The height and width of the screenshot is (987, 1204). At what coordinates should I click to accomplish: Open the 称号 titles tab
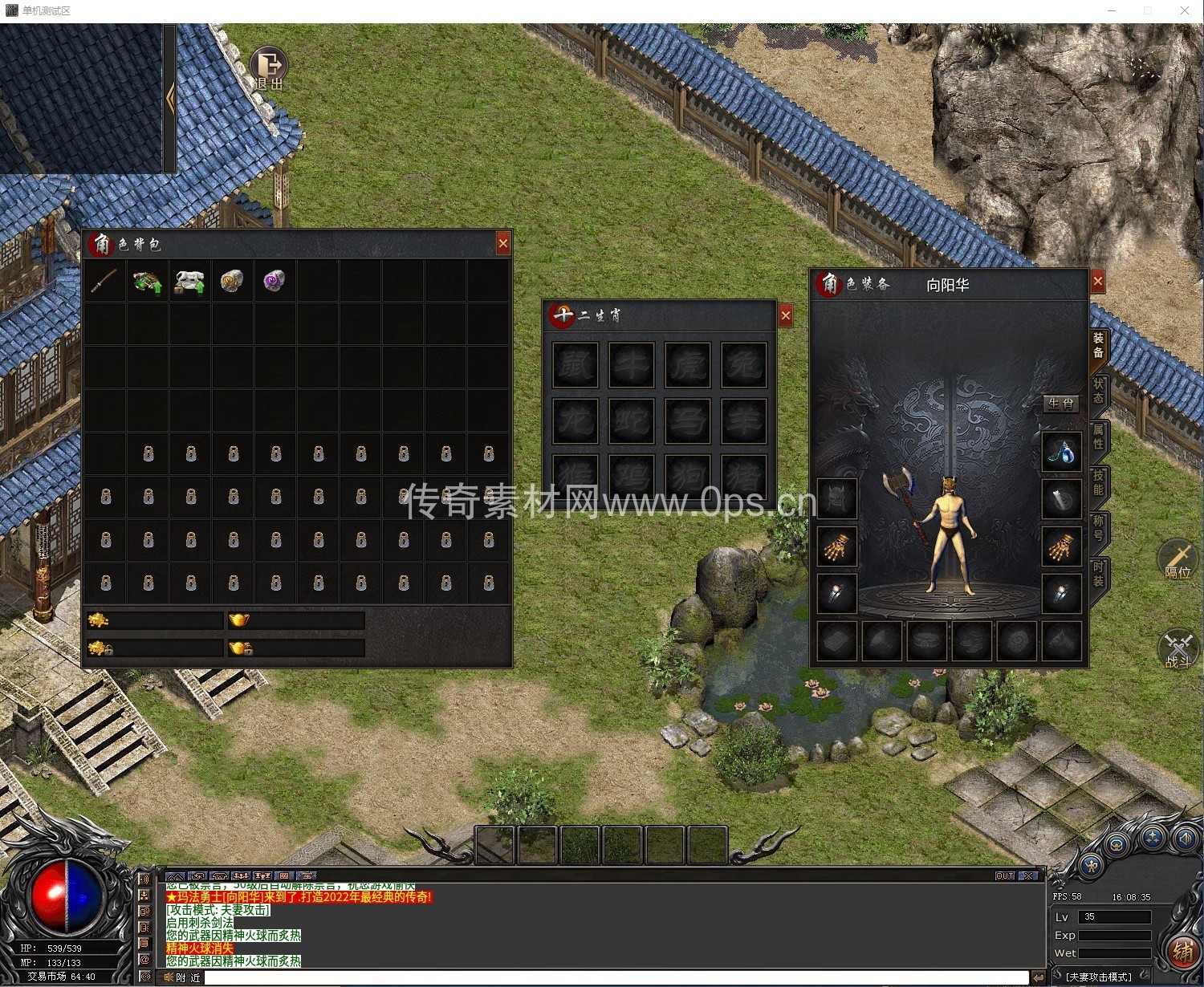1098,528
